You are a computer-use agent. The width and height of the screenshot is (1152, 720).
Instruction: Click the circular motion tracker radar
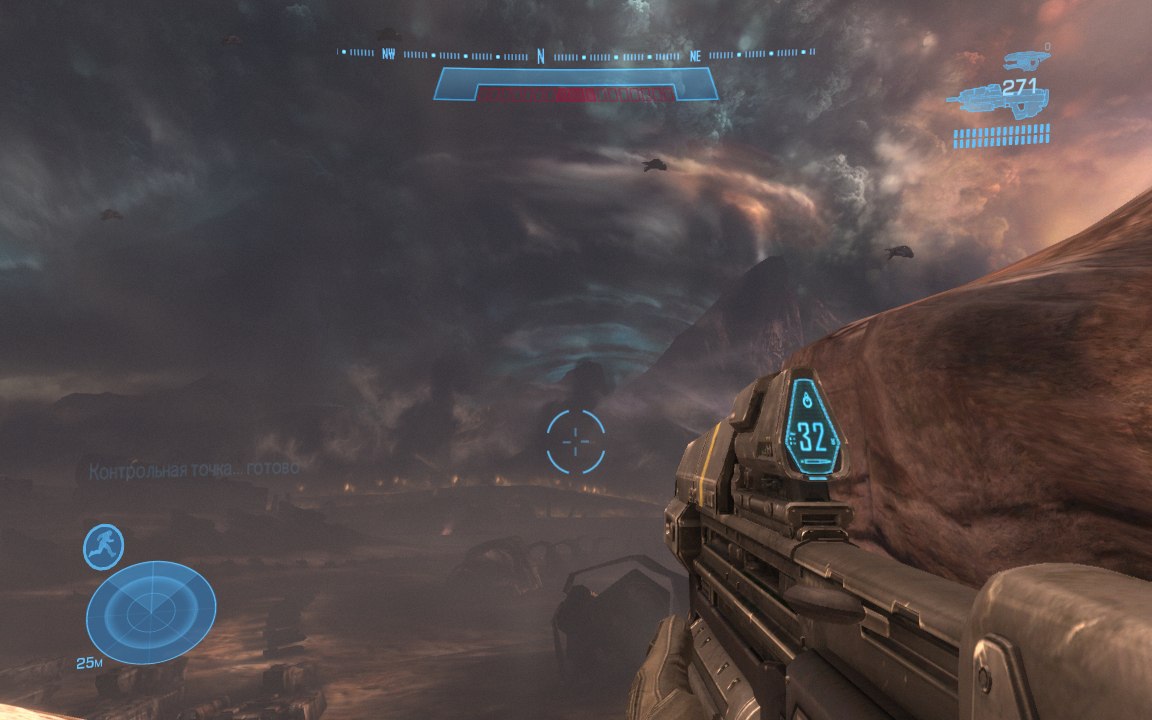151,611
